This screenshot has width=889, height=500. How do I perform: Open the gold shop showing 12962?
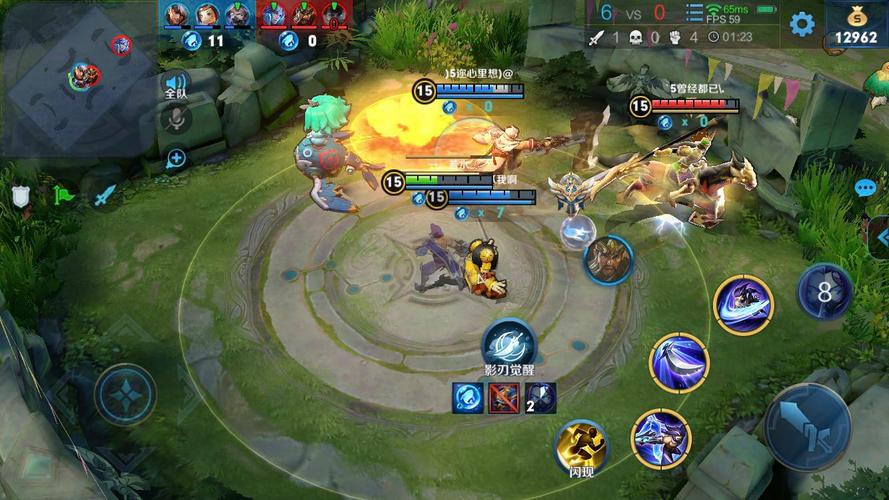tap(856, 26)
